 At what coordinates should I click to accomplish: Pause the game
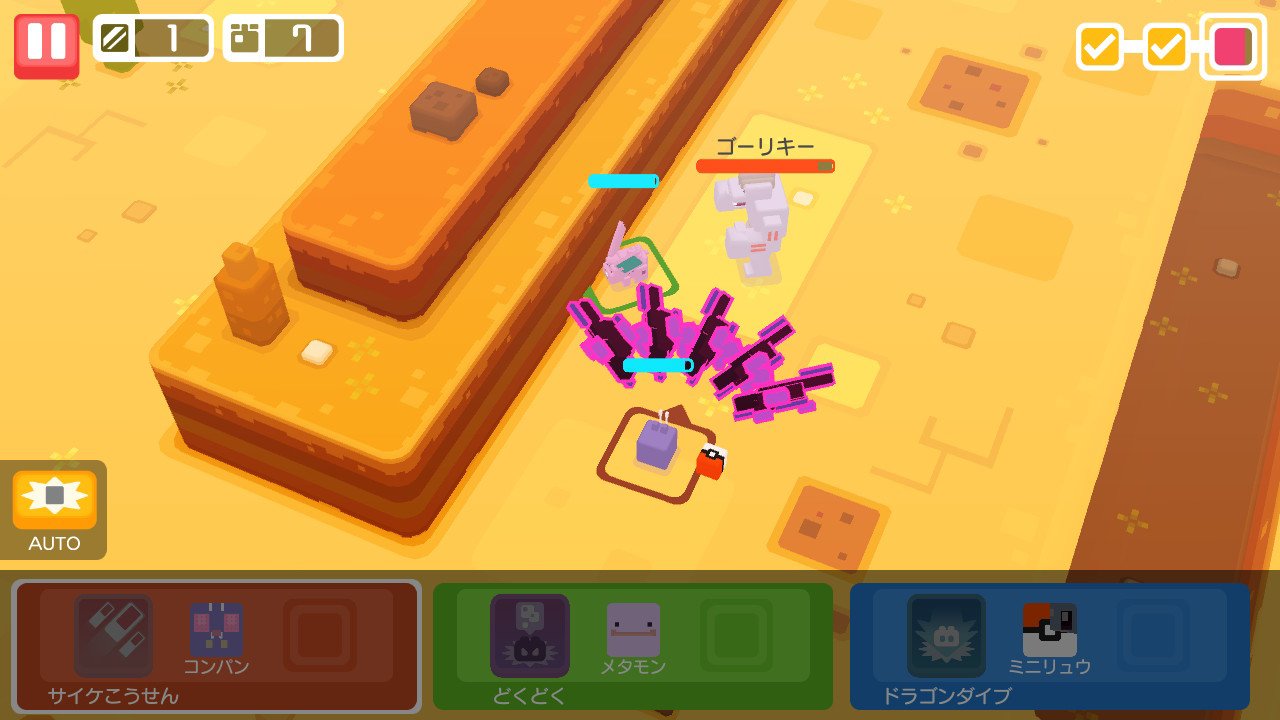43,43
